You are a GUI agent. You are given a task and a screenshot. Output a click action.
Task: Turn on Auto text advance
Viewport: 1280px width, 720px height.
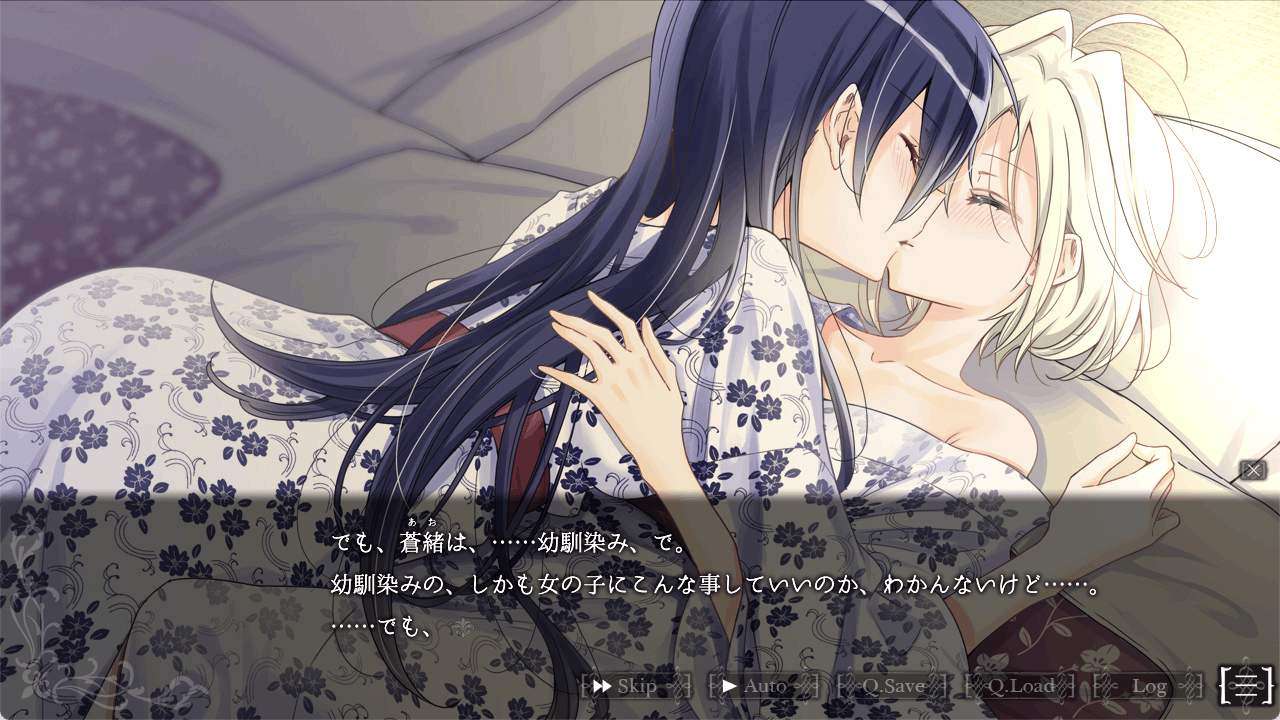point(764,686)
